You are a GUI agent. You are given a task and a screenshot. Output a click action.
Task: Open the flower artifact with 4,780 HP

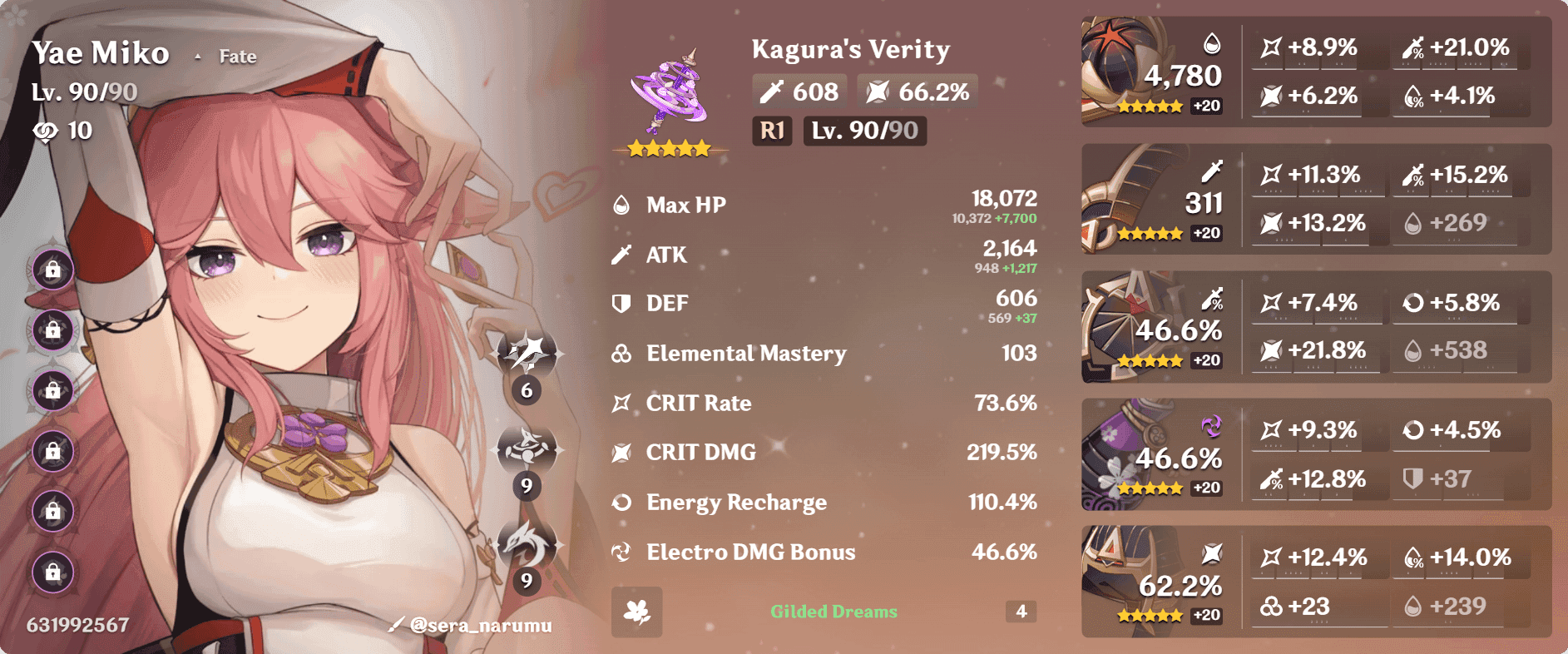click(1153, 72)
